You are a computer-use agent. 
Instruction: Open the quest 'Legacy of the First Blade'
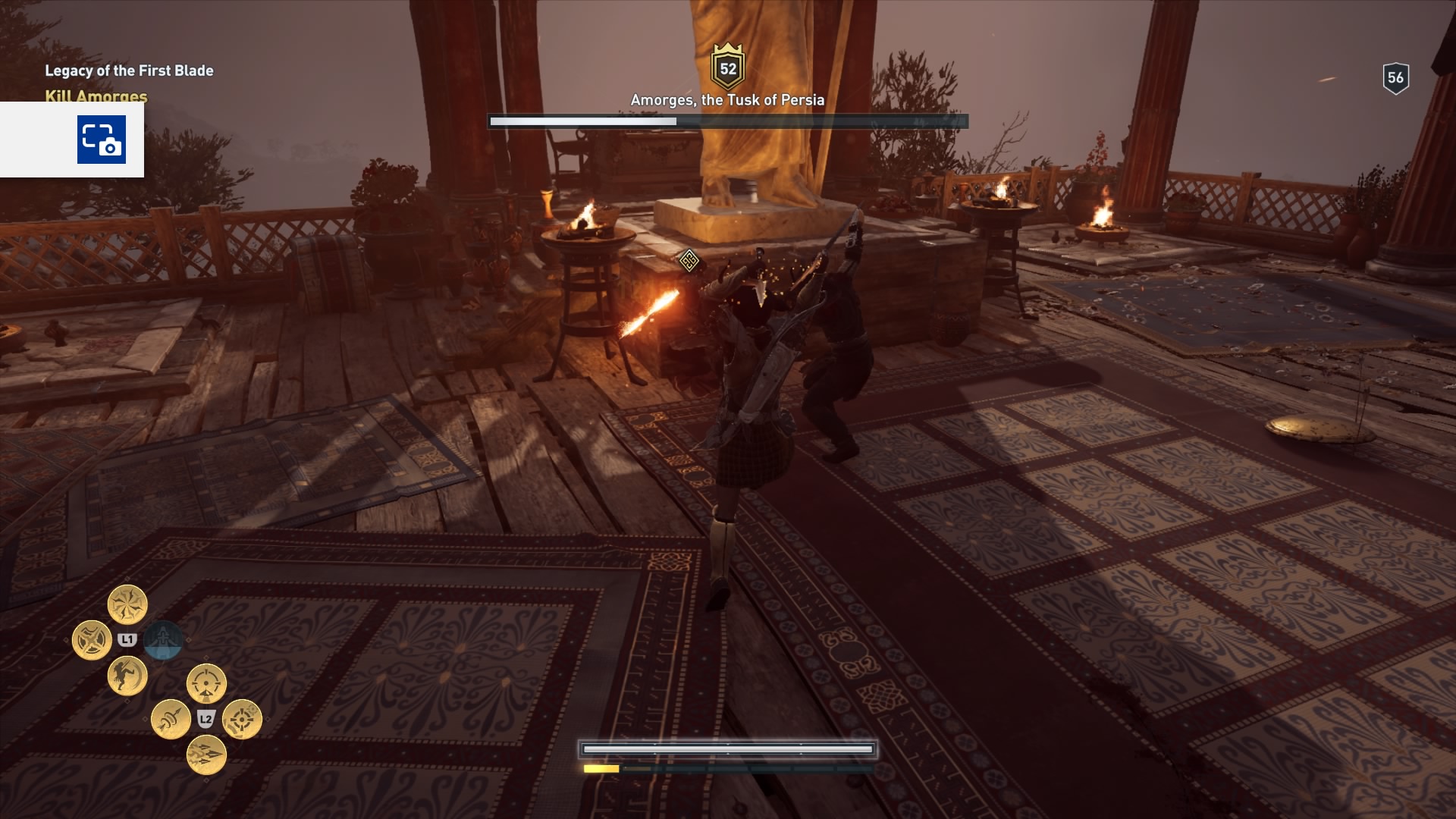130,70
